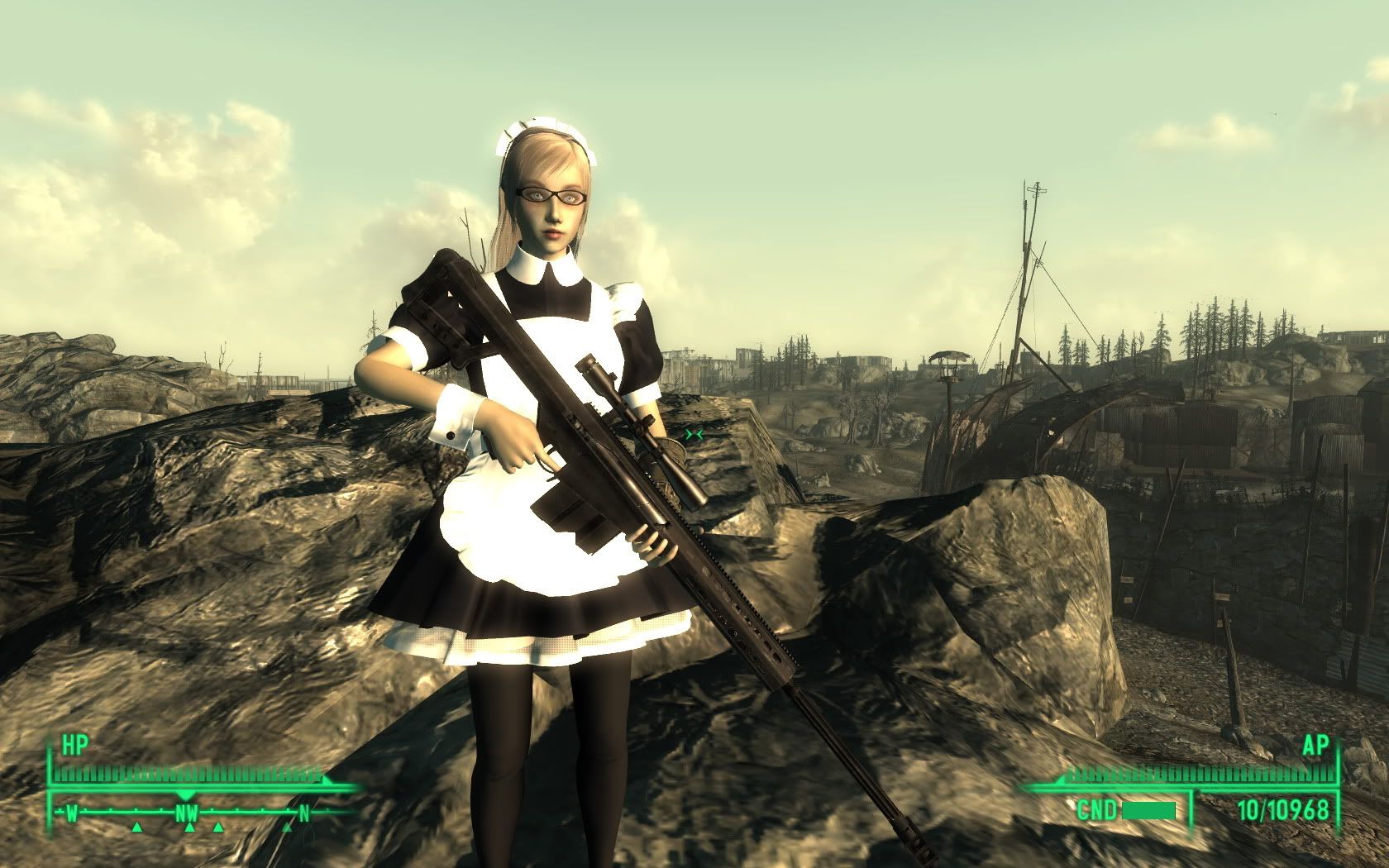
Task: Click the notch at the AP bar's left edge
Action: 1059,781
